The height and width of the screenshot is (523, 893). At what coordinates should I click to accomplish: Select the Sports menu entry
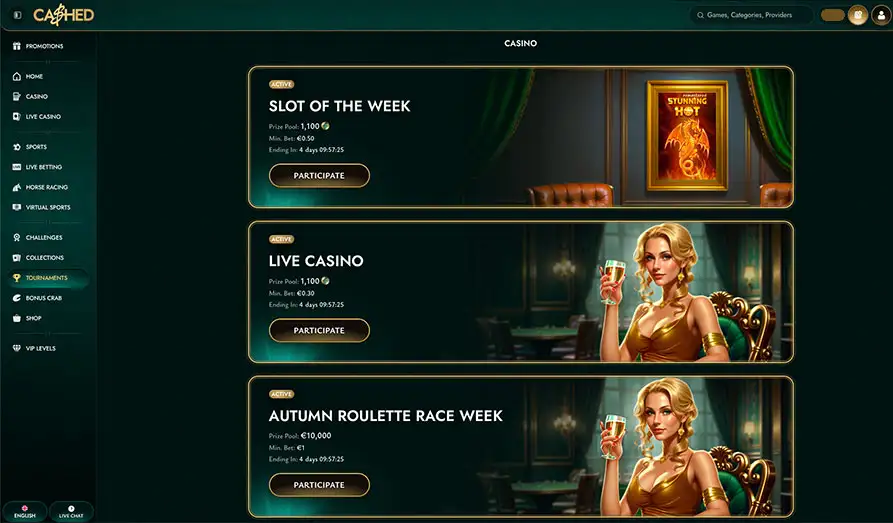pyautogui.click(x=36, y=147)
